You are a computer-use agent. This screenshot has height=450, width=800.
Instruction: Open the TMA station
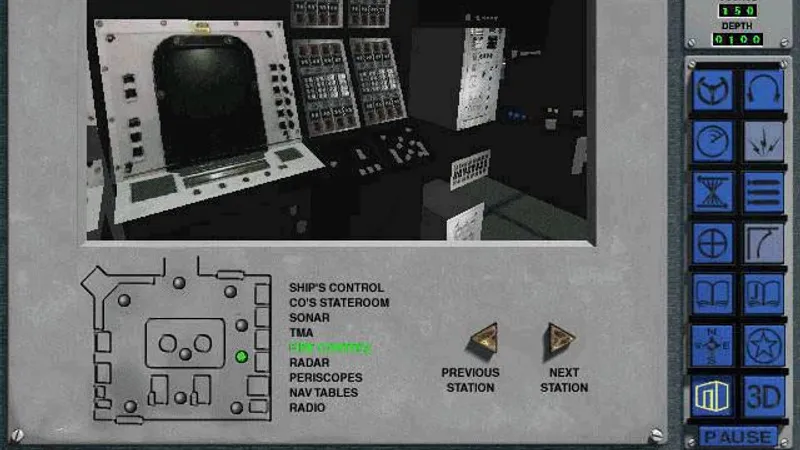(301, 333)
